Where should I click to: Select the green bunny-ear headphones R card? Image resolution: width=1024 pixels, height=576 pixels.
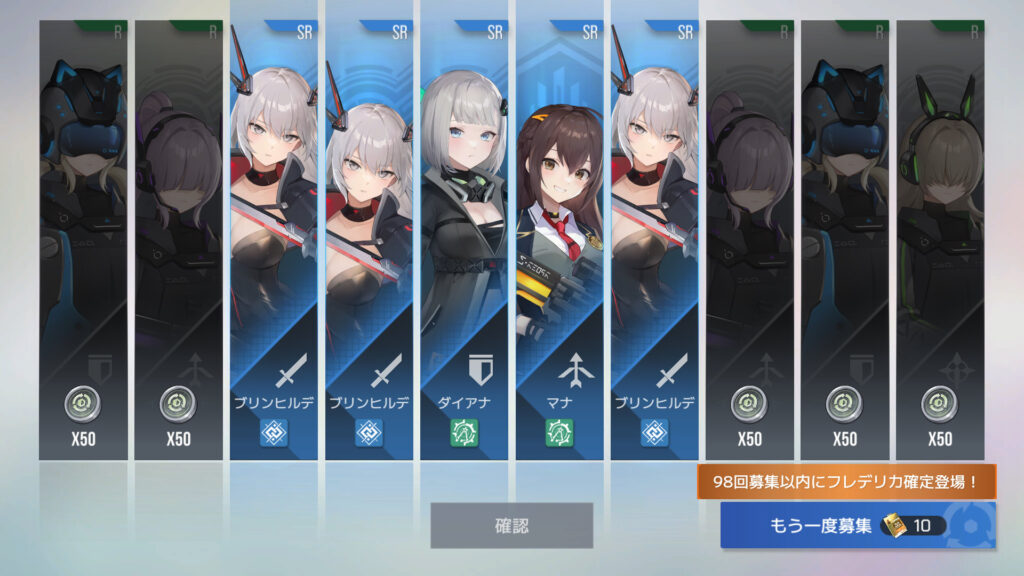click(939, 240)
